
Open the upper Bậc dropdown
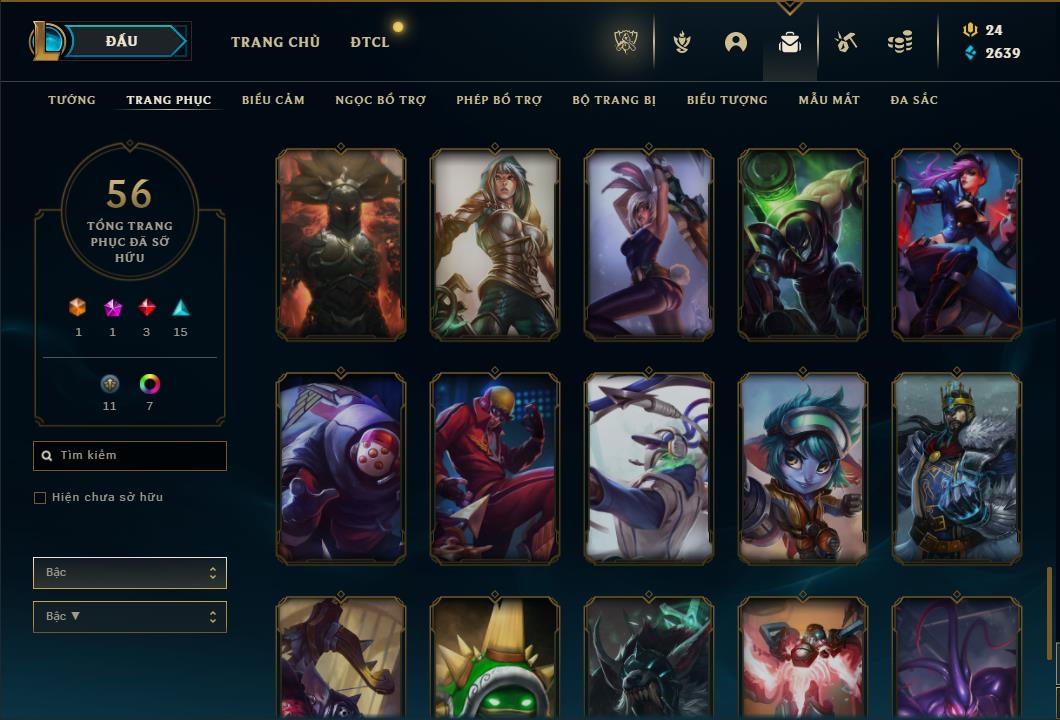(130, 573)
